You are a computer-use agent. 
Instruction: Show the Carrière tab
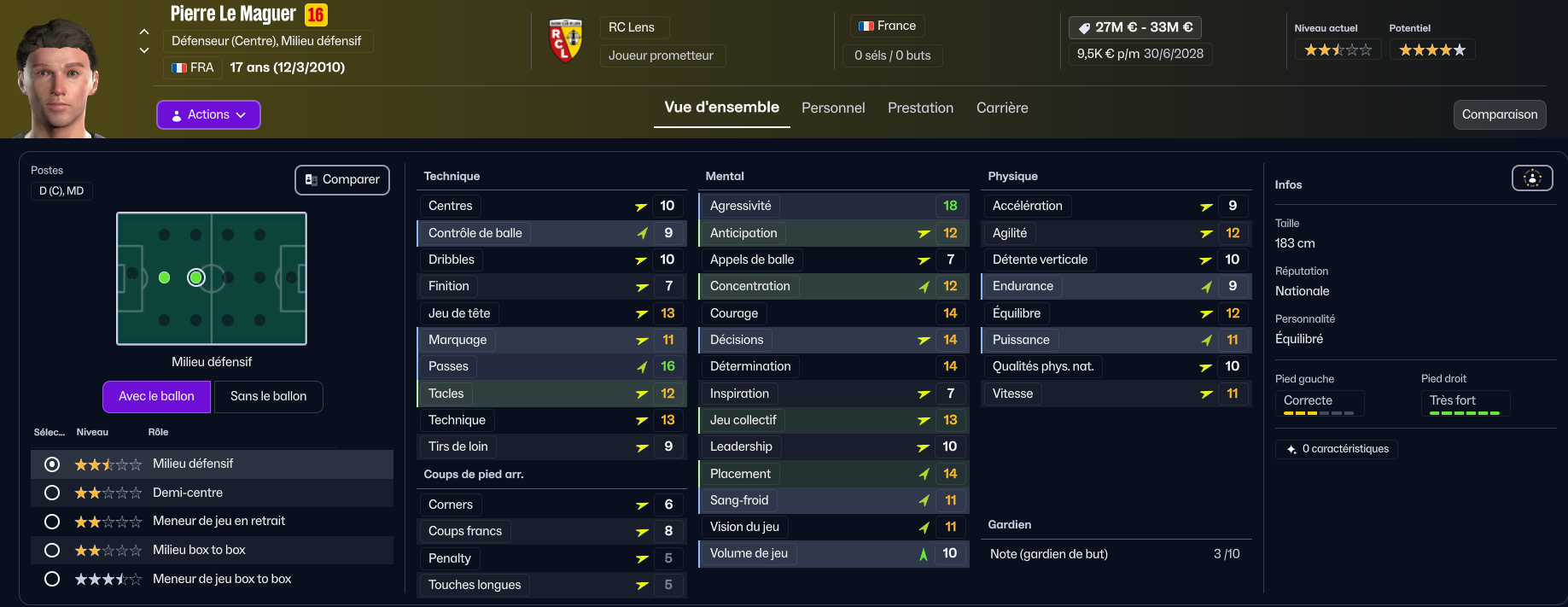[x=1002, y=108]
